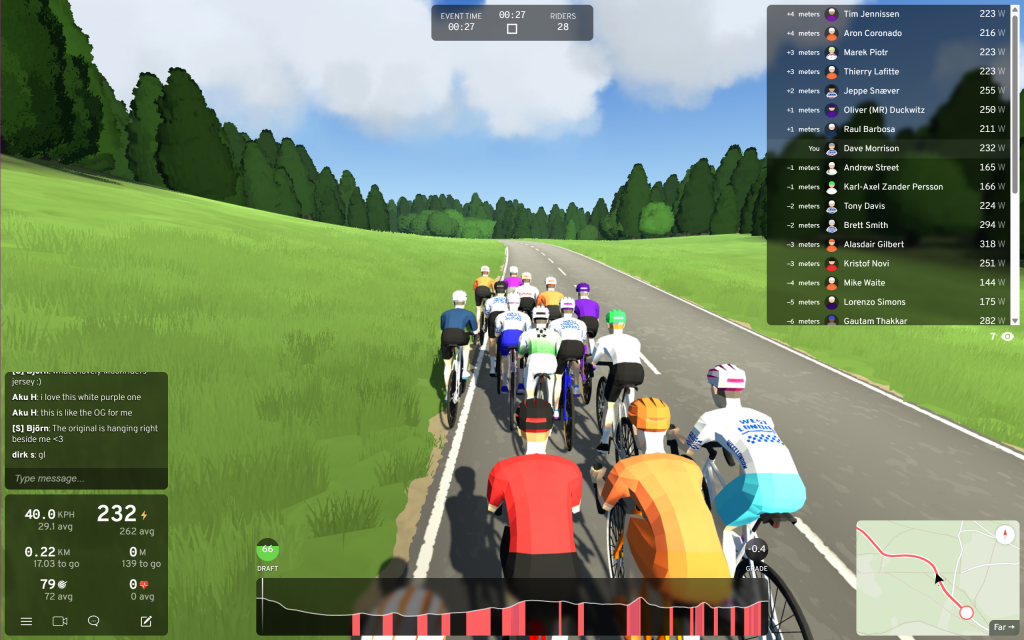Open the edit pencil icon
Viewport: 1024px width, 640px height.
[146, 621]
